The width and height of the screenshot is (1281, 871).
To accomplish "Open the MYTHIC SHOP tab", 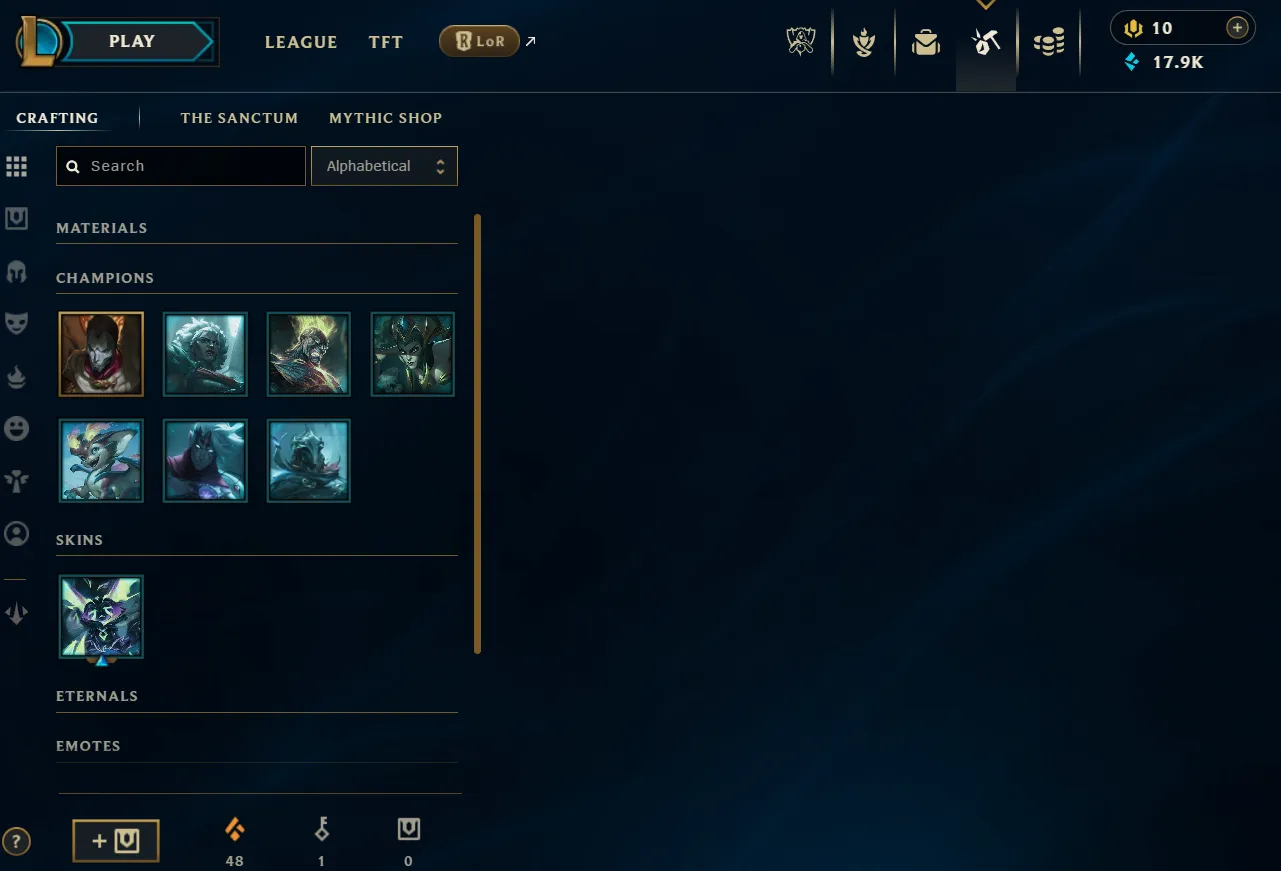I will click(385, 118).
